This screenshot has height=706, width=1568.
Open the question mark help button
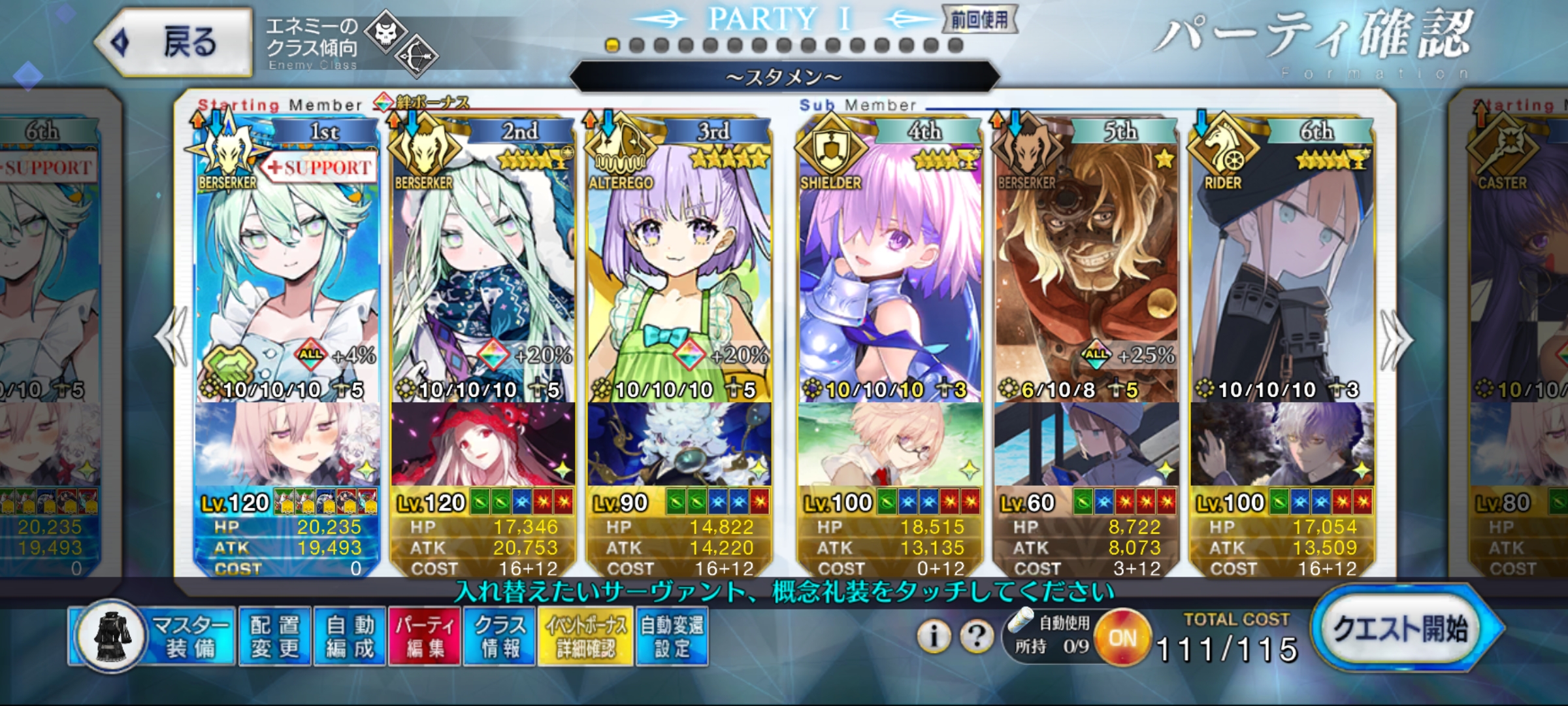pyautogui.click(x=977, y=635)
